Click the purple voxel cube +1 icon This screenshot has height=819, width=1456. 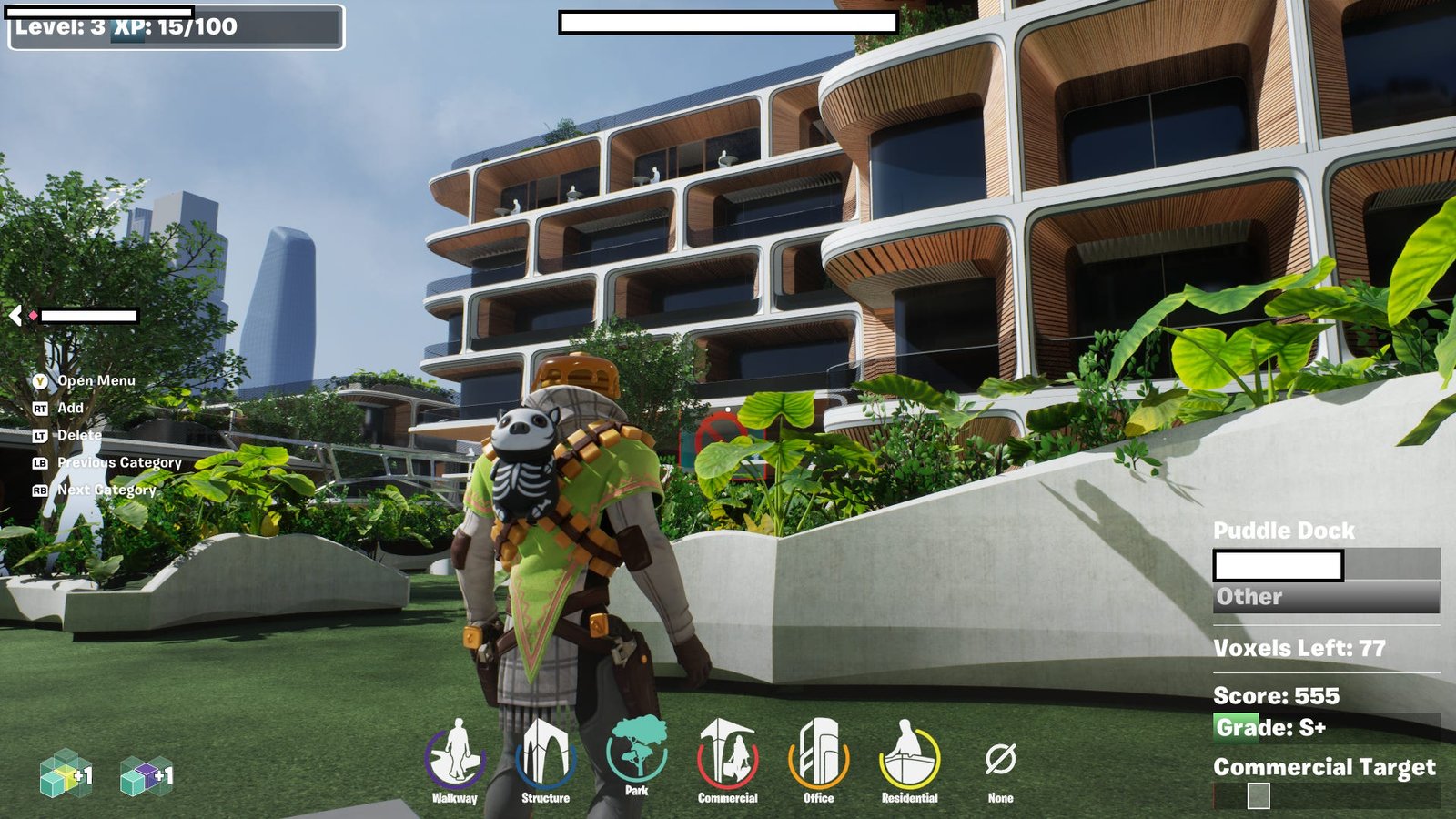(x=146, y=775)
